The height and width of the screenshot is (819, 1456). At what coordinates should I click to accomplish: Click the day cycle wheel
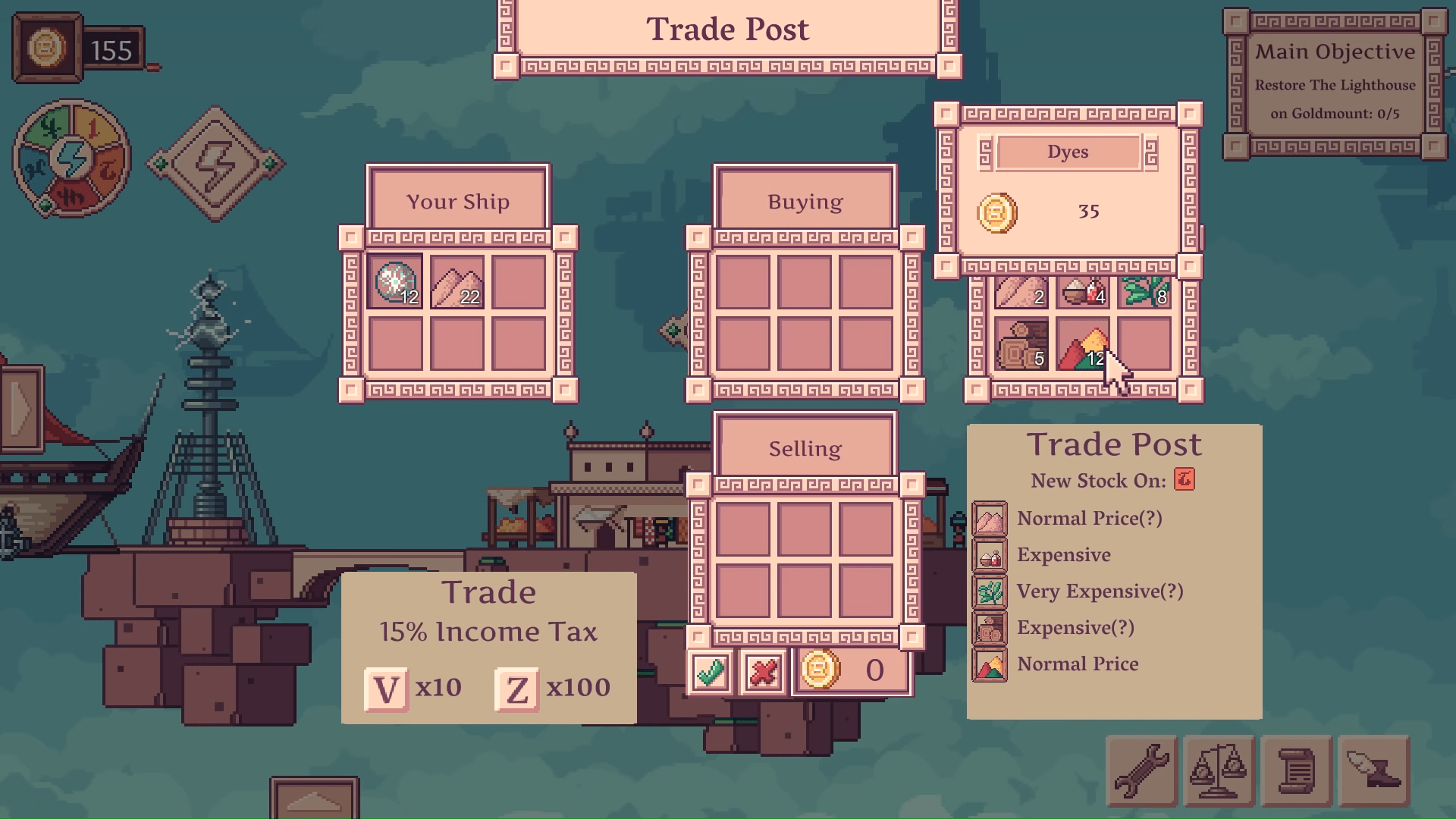click(x=72, y=159)
